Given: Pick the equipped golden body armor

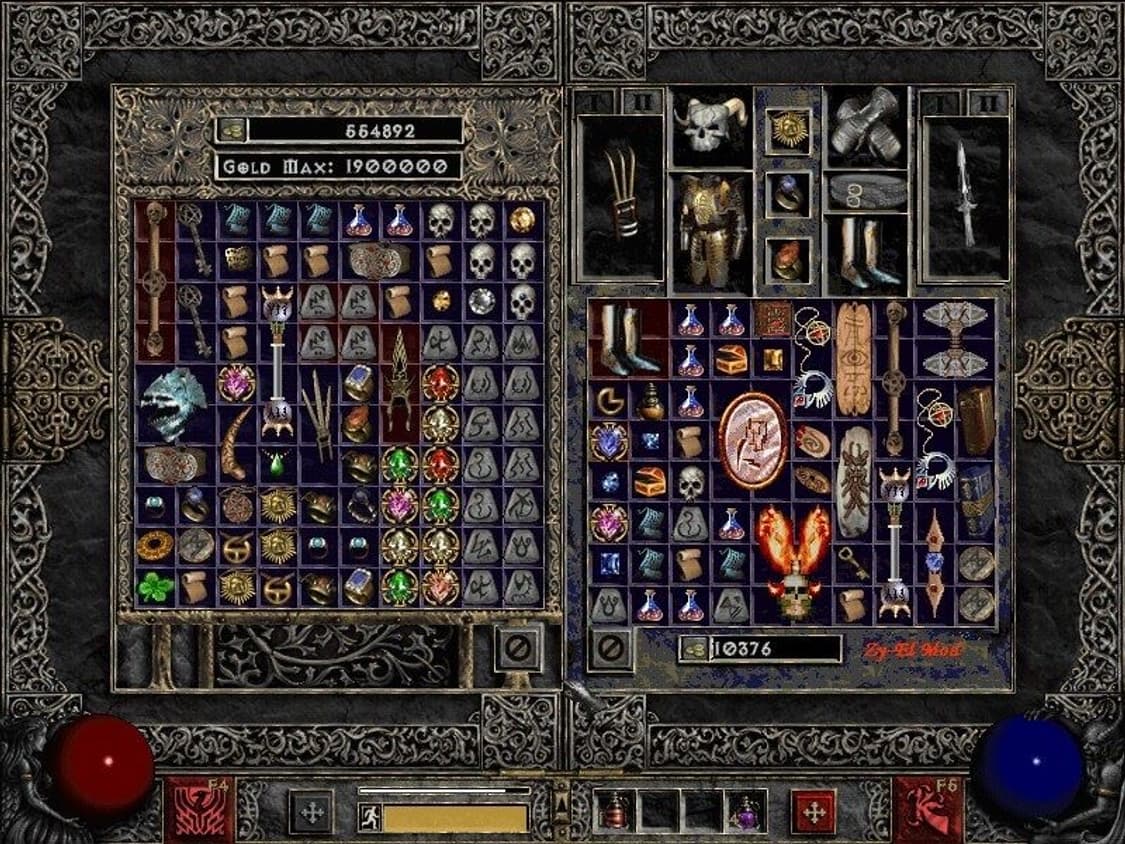Looking at the screenshot, I should tap(710, 230).
